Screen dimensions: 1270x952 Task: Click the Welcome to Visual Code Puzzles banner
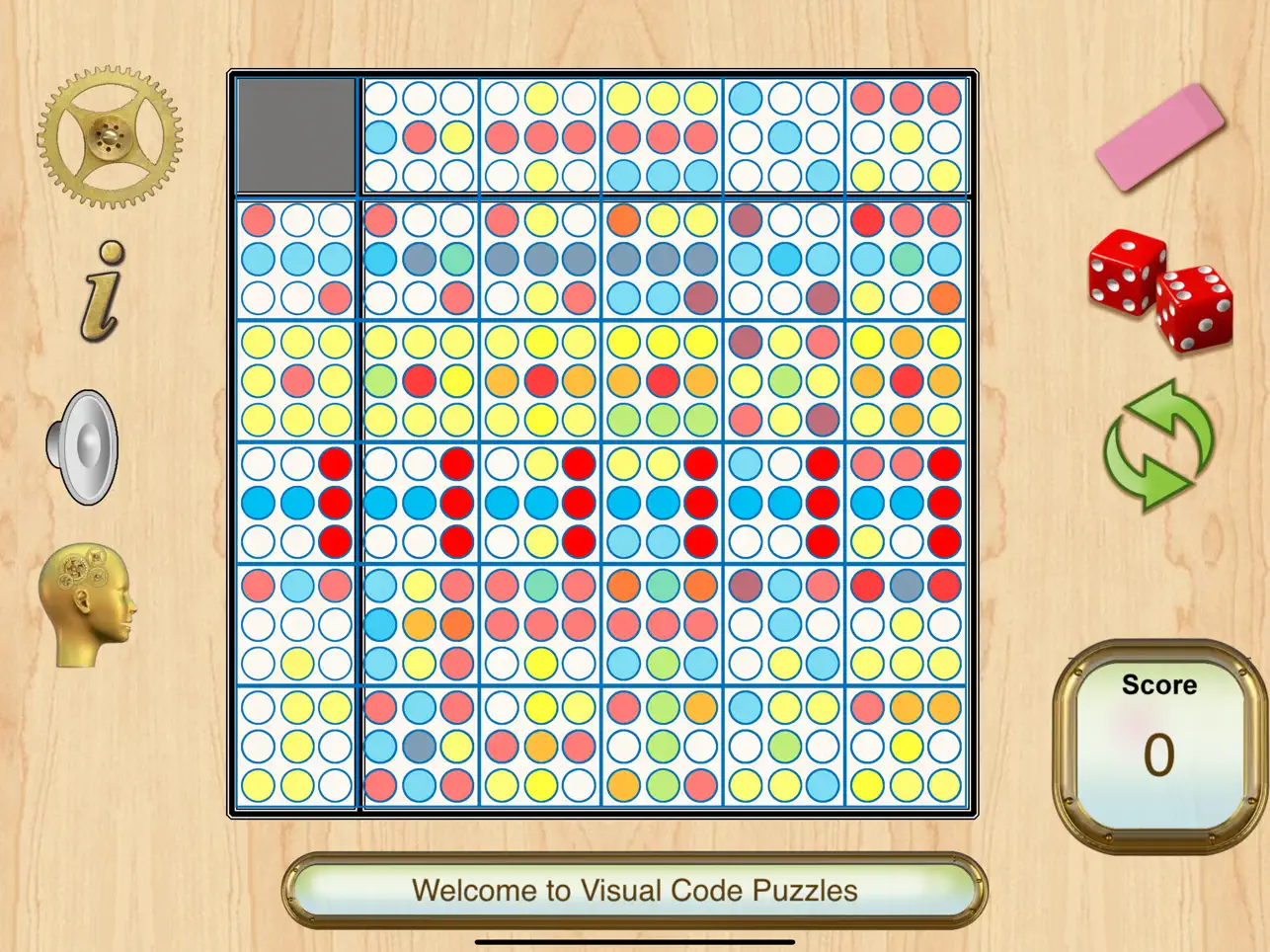[635, 890]
